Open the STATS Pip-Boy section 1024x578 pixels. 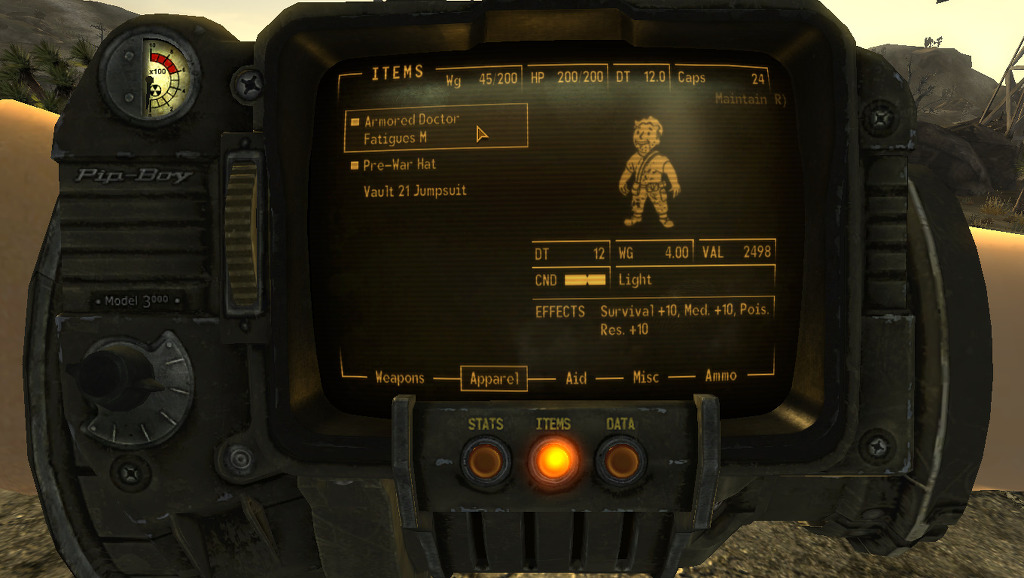pyautogui.click(x=485, y=461)
